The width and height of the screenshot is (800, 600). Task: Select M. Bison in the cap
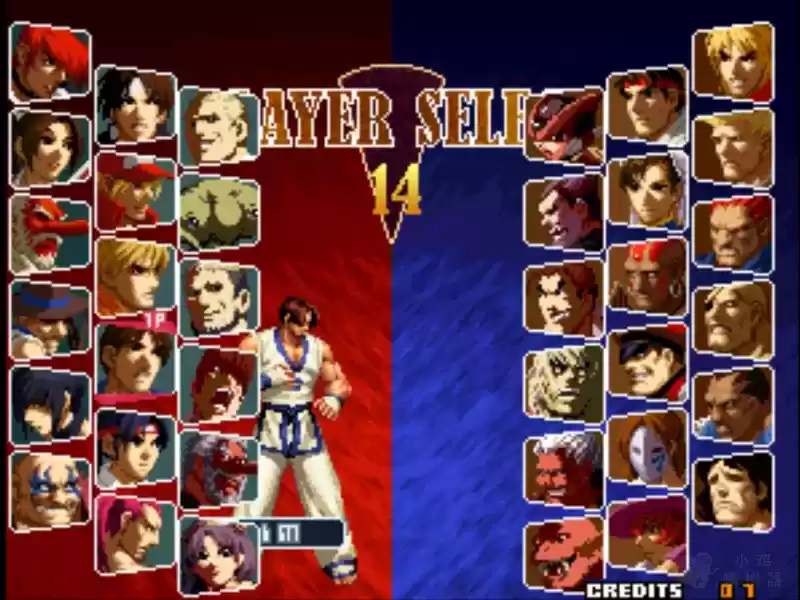[647, 360]
